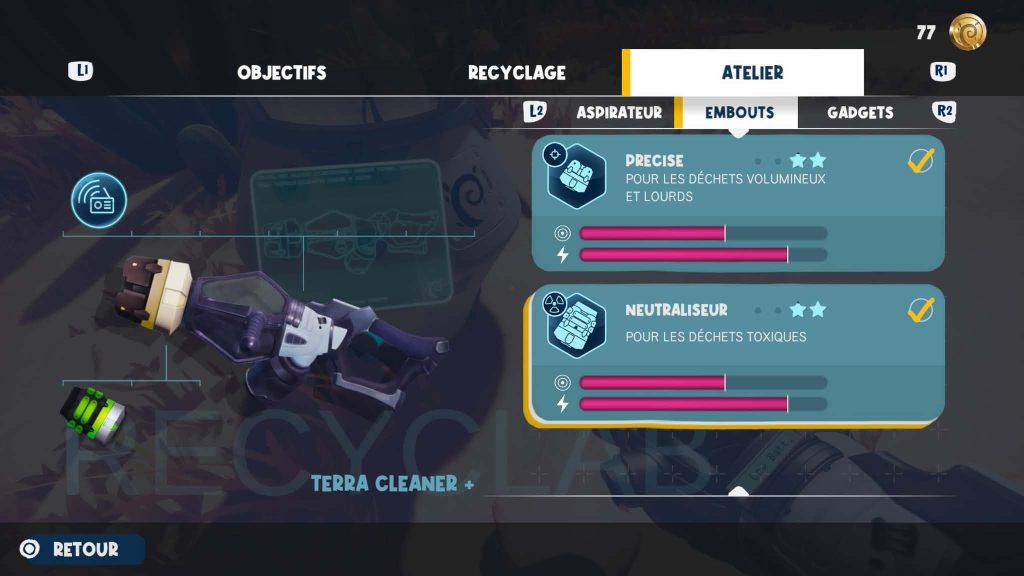This screenshot has width=1024, height=576.
Task: Select the Precise nozzle card
Action: tap(738, 202)
